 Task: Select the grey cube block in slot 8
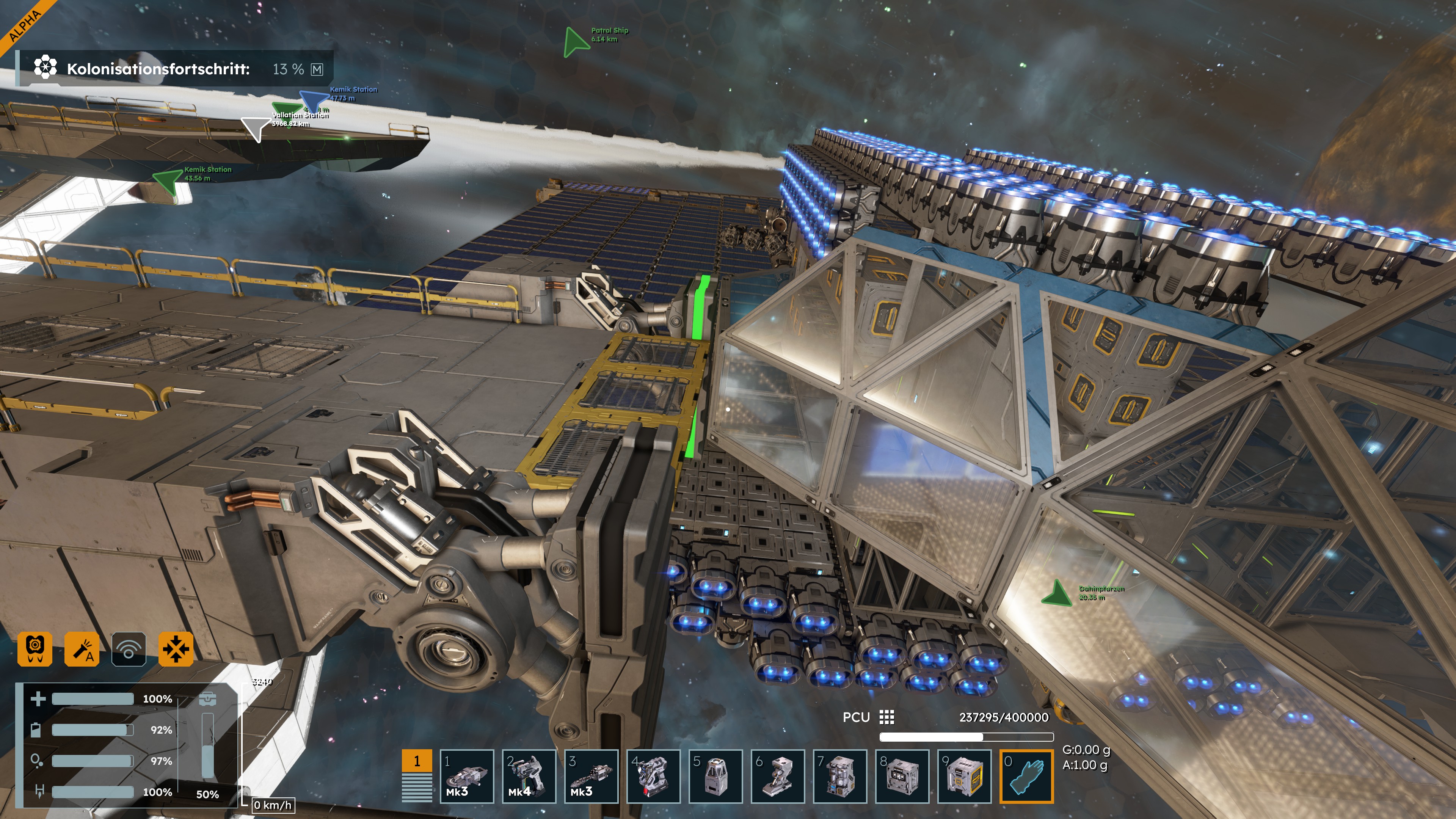(x=902, y=775)
